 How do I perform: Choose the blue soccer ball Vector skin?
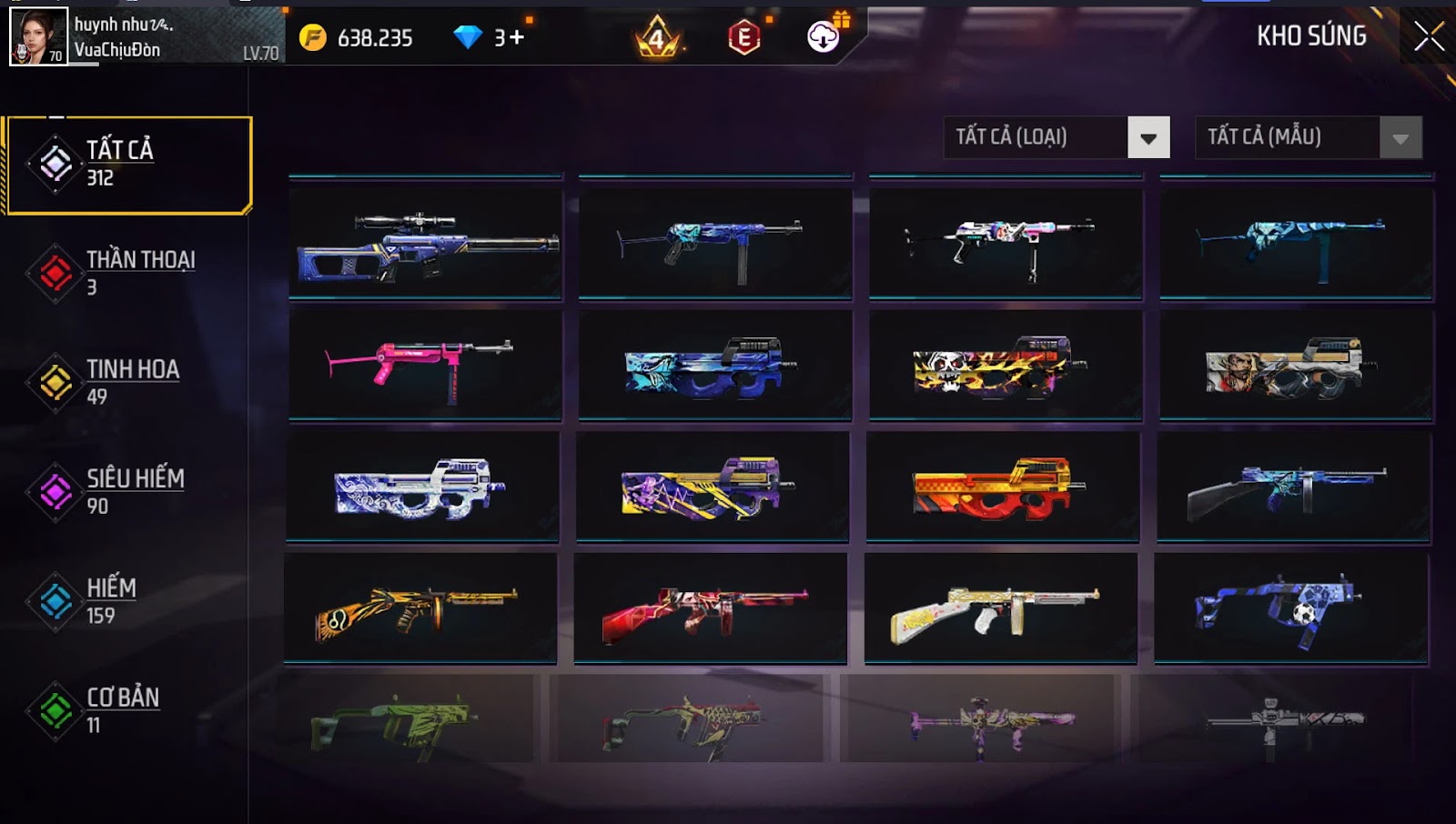click(1290, 608)
